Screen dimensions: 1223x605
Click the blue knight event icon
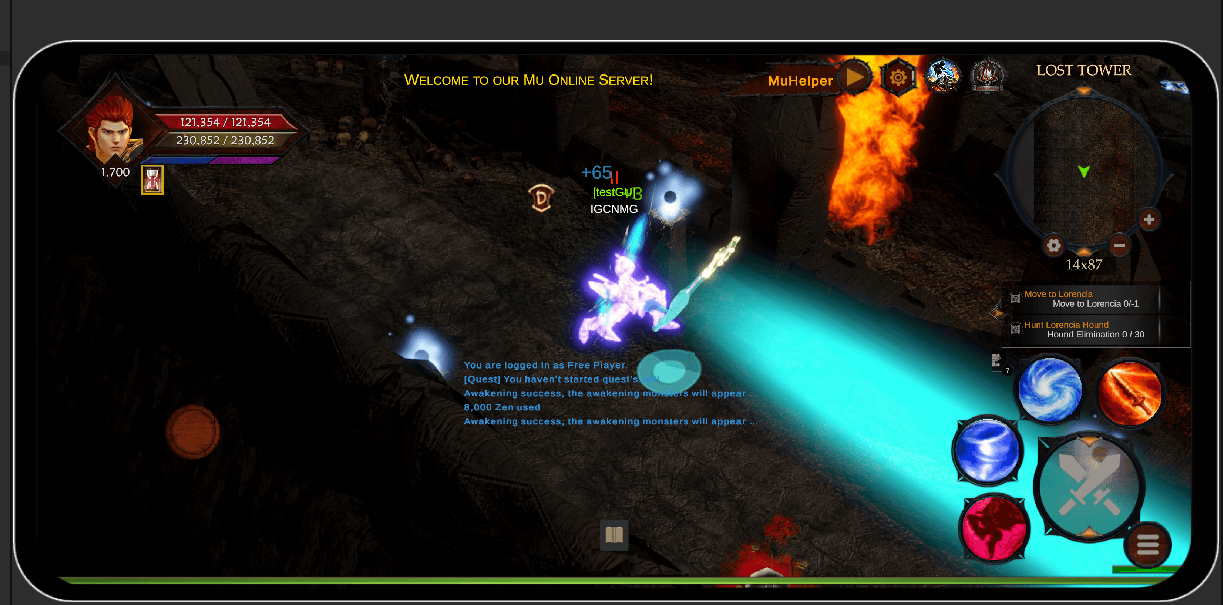943,75
